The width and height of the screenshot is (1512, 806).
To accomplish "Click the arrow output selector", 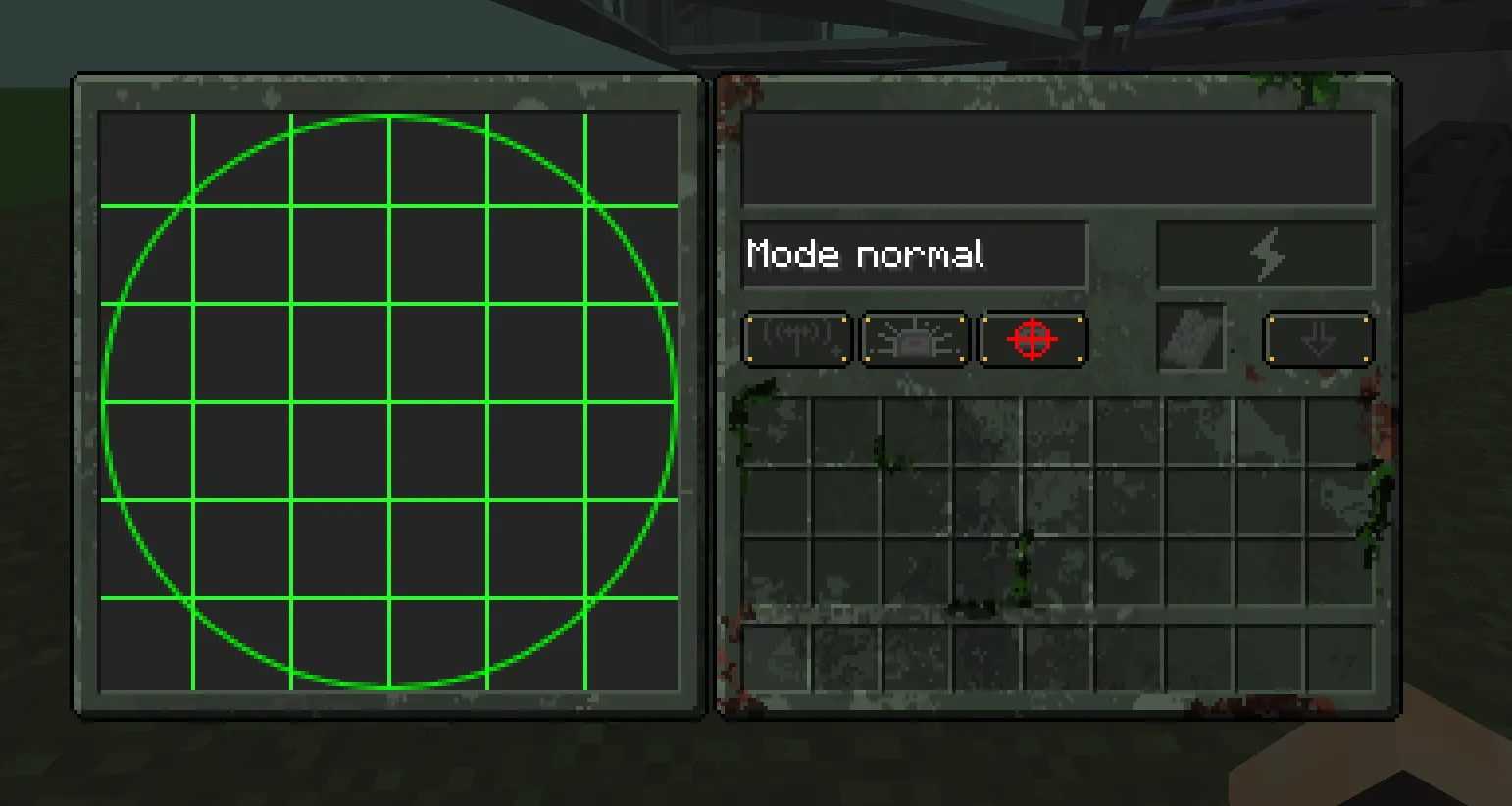I will [1318, 339].
